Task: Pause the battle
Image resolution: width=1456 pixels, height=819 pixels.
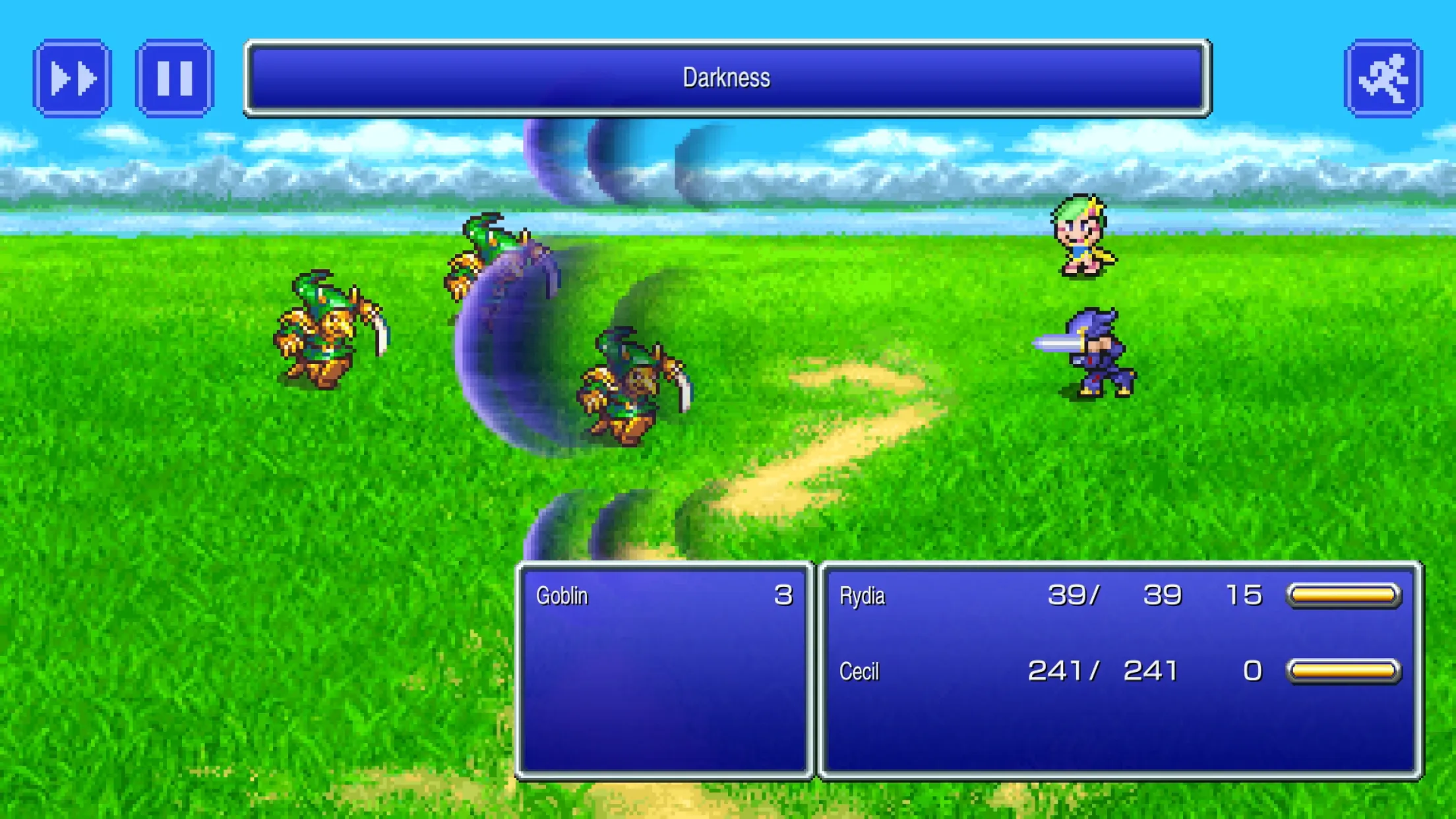Action: [x=175, y=78]
